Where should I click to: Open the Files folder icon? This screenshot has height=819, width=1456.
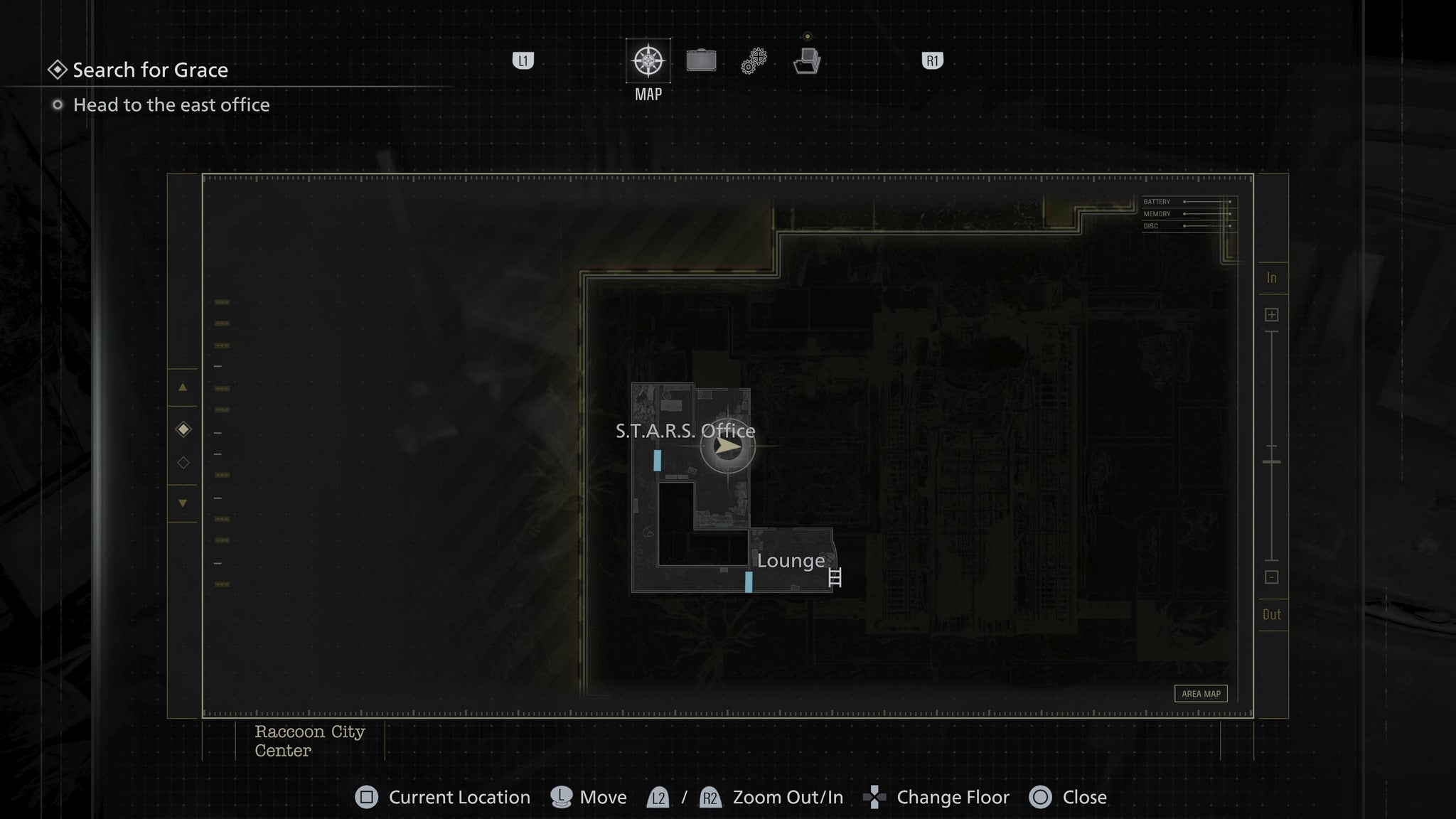click(808, 62)
